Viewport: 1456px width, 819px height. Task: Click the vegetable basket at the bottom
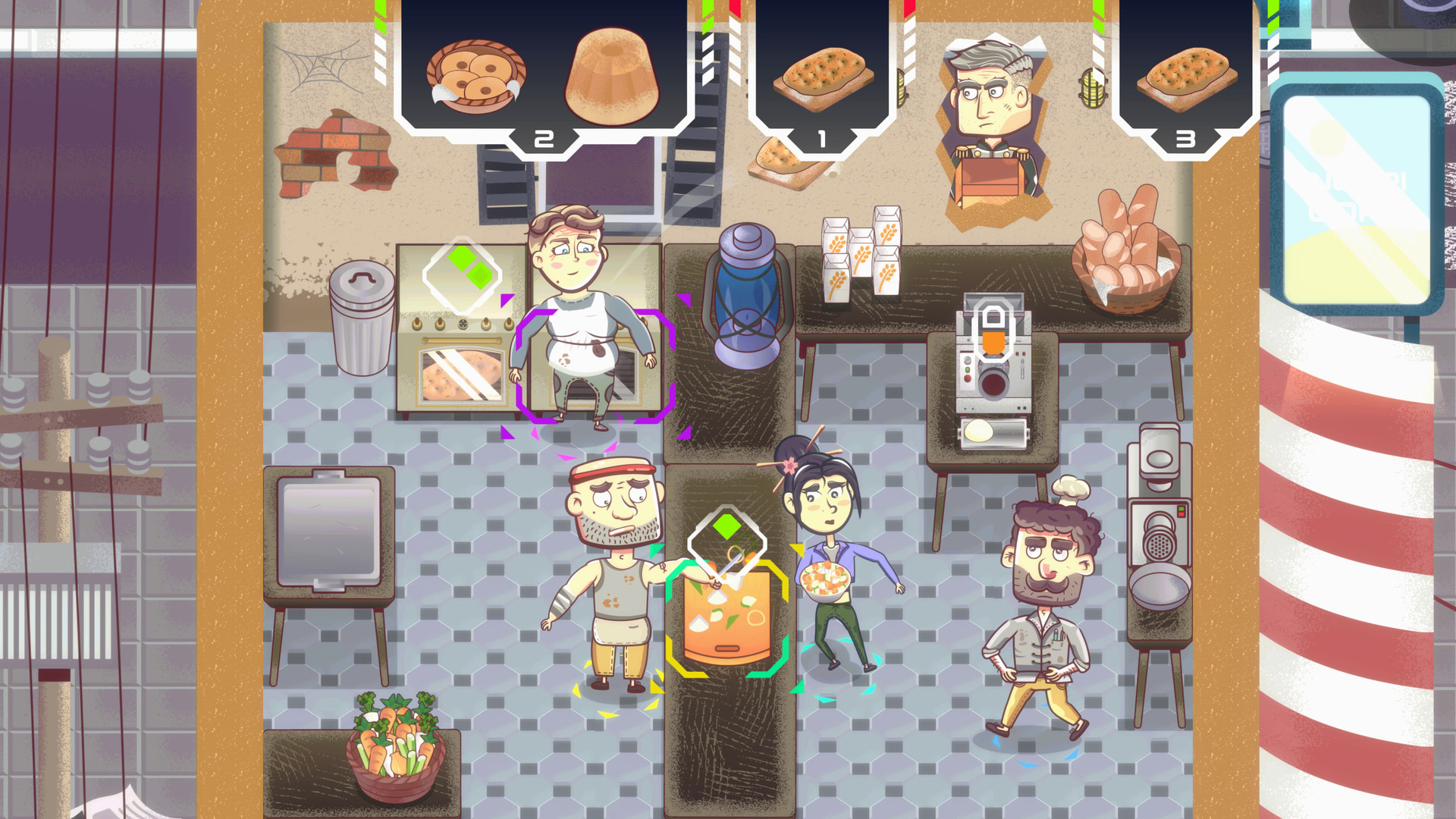(x=394, y=747)
